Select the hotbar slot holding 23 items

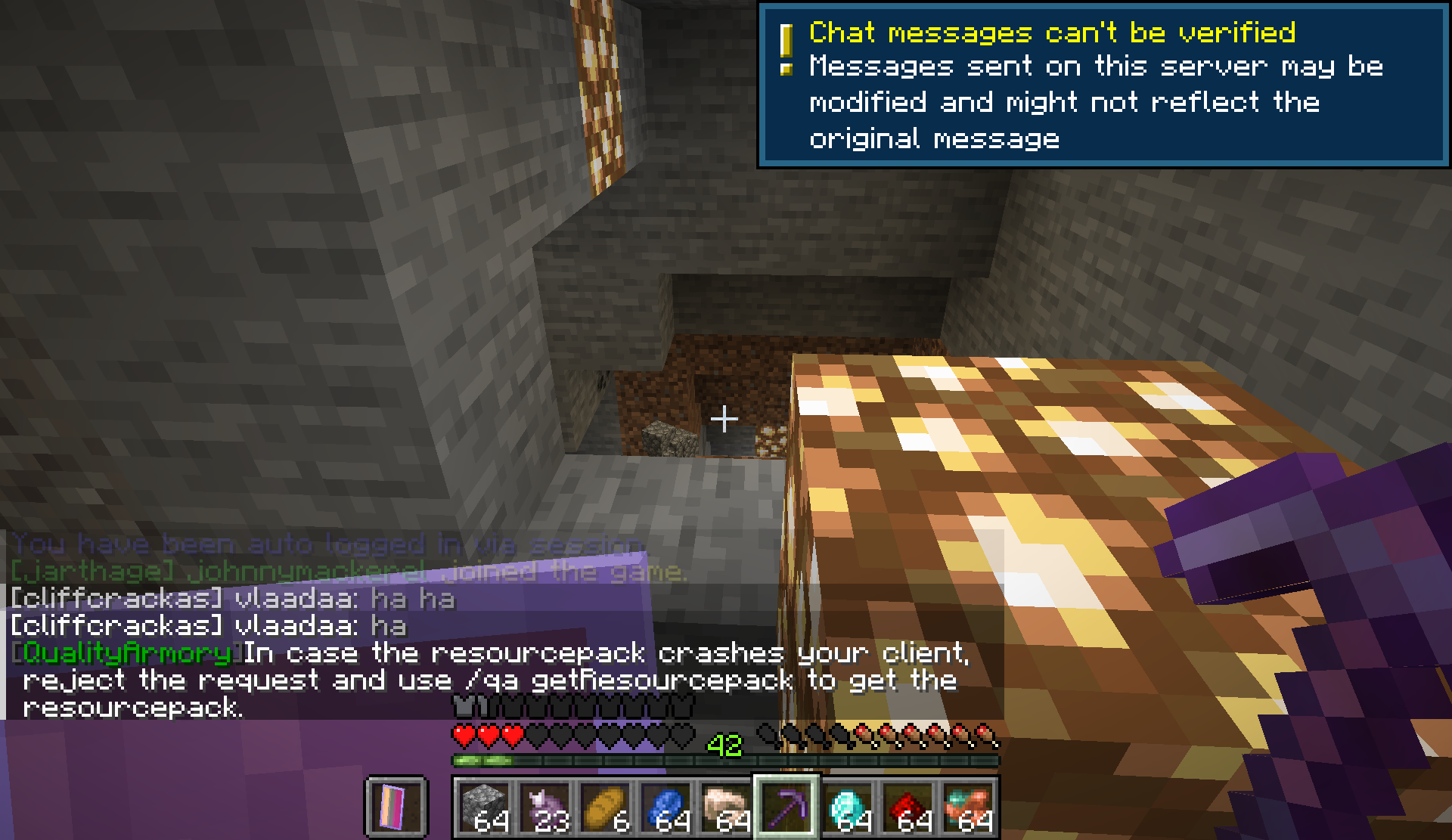[544, 807]
